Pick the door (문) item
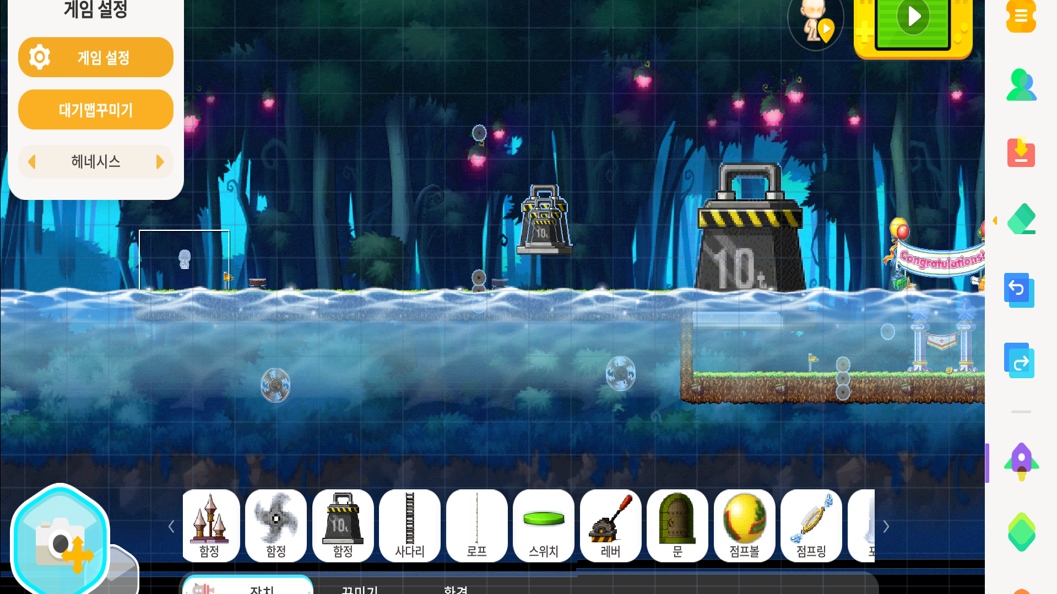 [x=678, y=525]
